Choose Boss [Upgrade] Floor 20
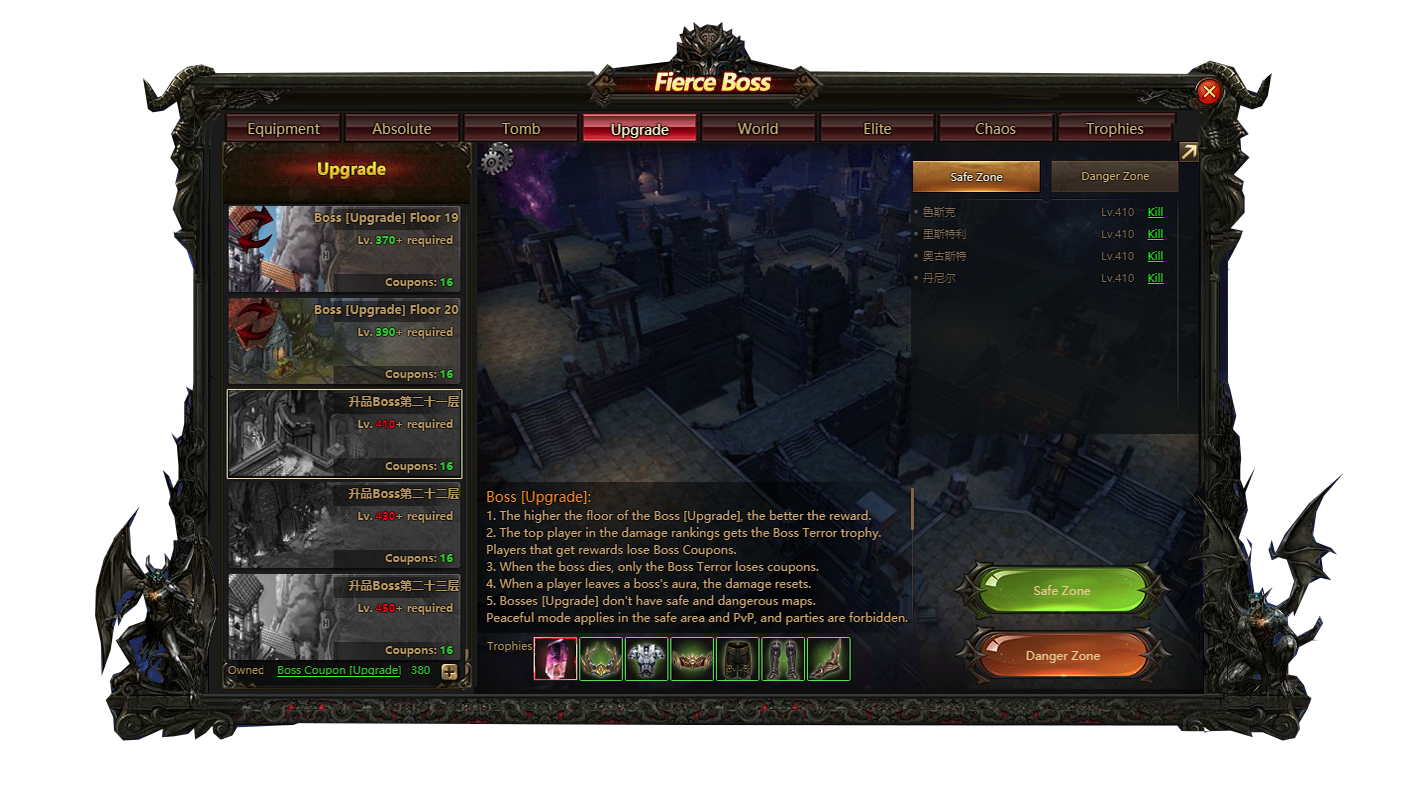 pos(344,341)
